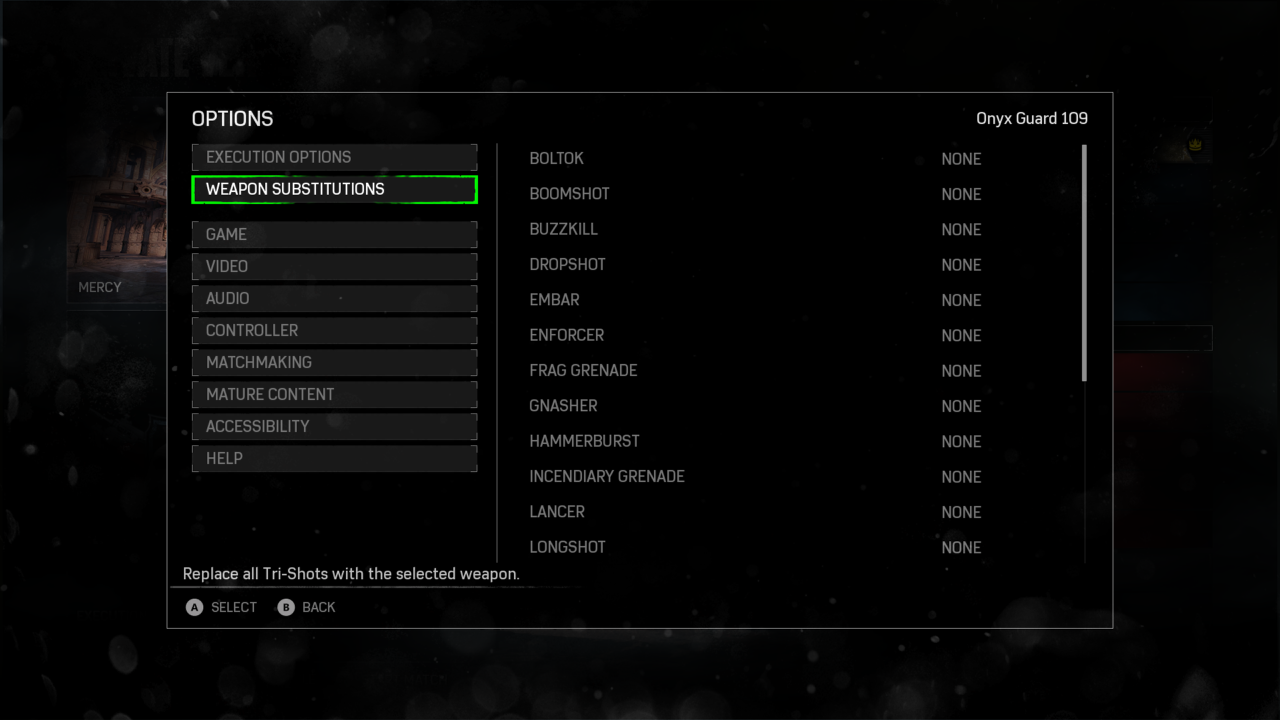Select the Hammerburst weapon row
The height and width of the screenshot is (720, 1280).
click(x=755, y=441)
